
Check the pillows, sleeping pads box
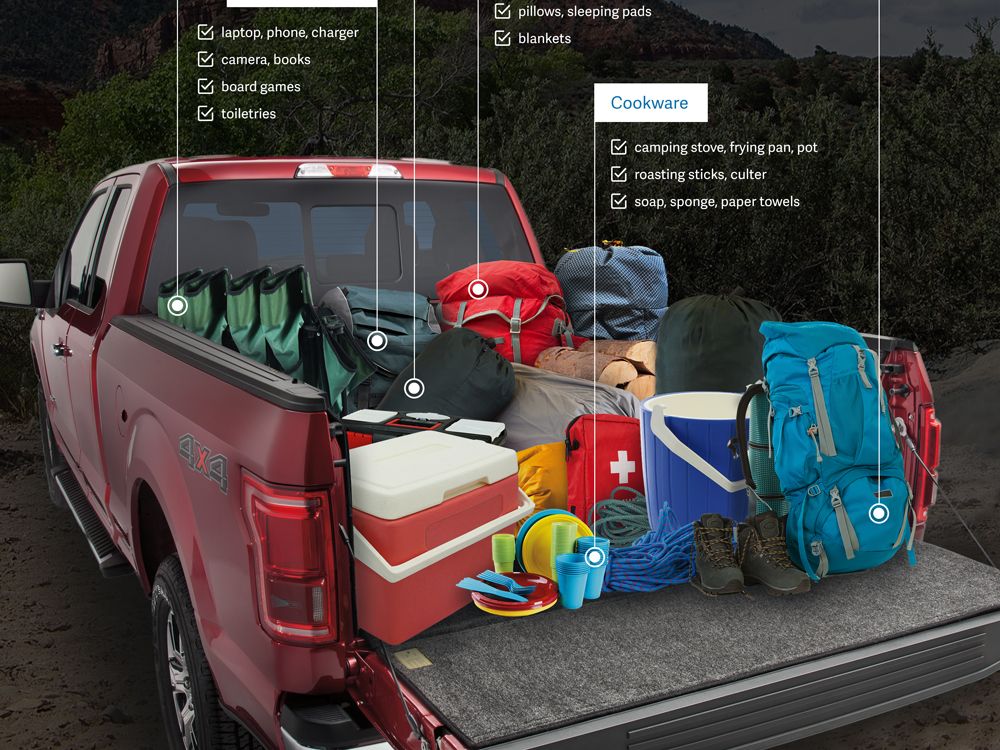pos(503,12)
